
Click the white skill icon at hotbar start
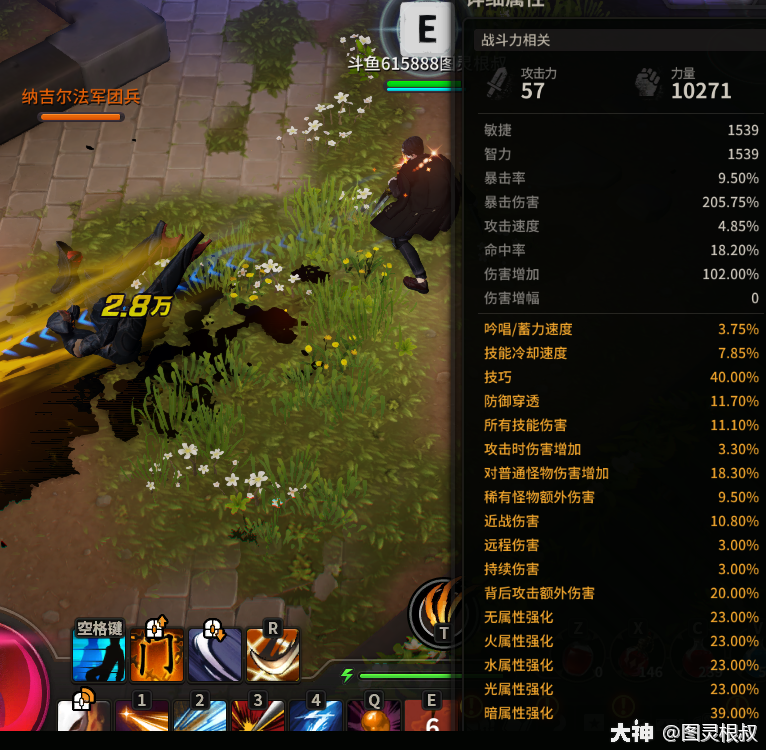click(x=84, y=720)
